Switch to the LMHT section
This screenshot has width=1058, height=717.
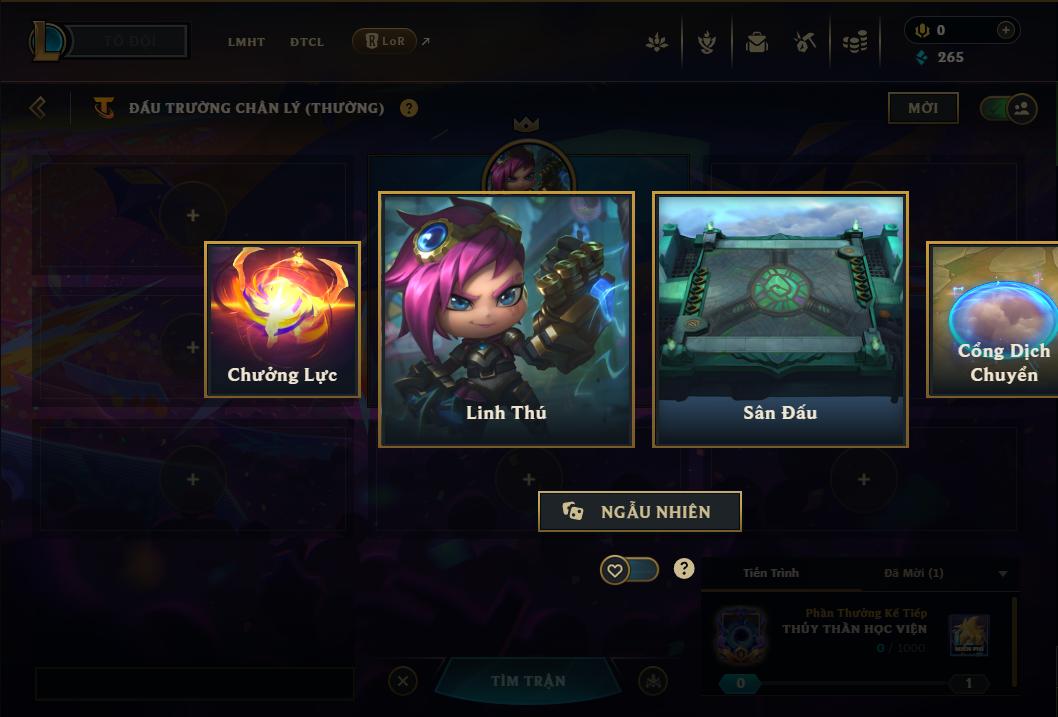coord(246,42)
